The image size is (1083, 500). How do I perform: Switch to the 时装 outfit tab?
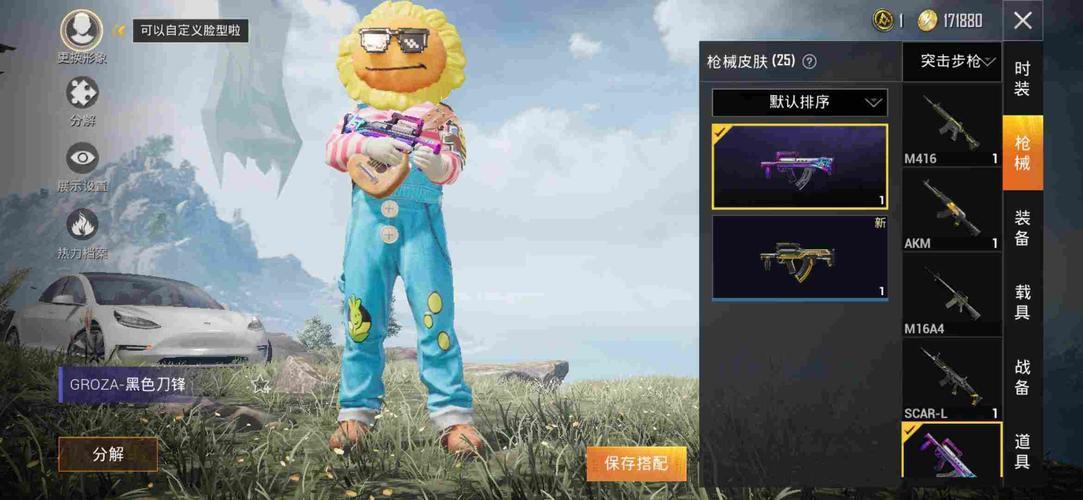click(1022, 79)
